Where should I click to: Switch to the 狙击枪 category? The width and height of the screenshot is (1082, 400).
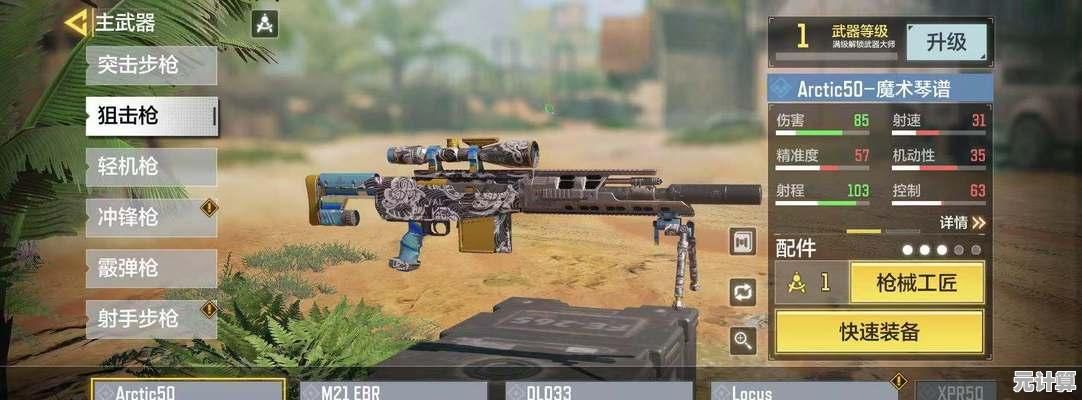[x=151, y=116]
